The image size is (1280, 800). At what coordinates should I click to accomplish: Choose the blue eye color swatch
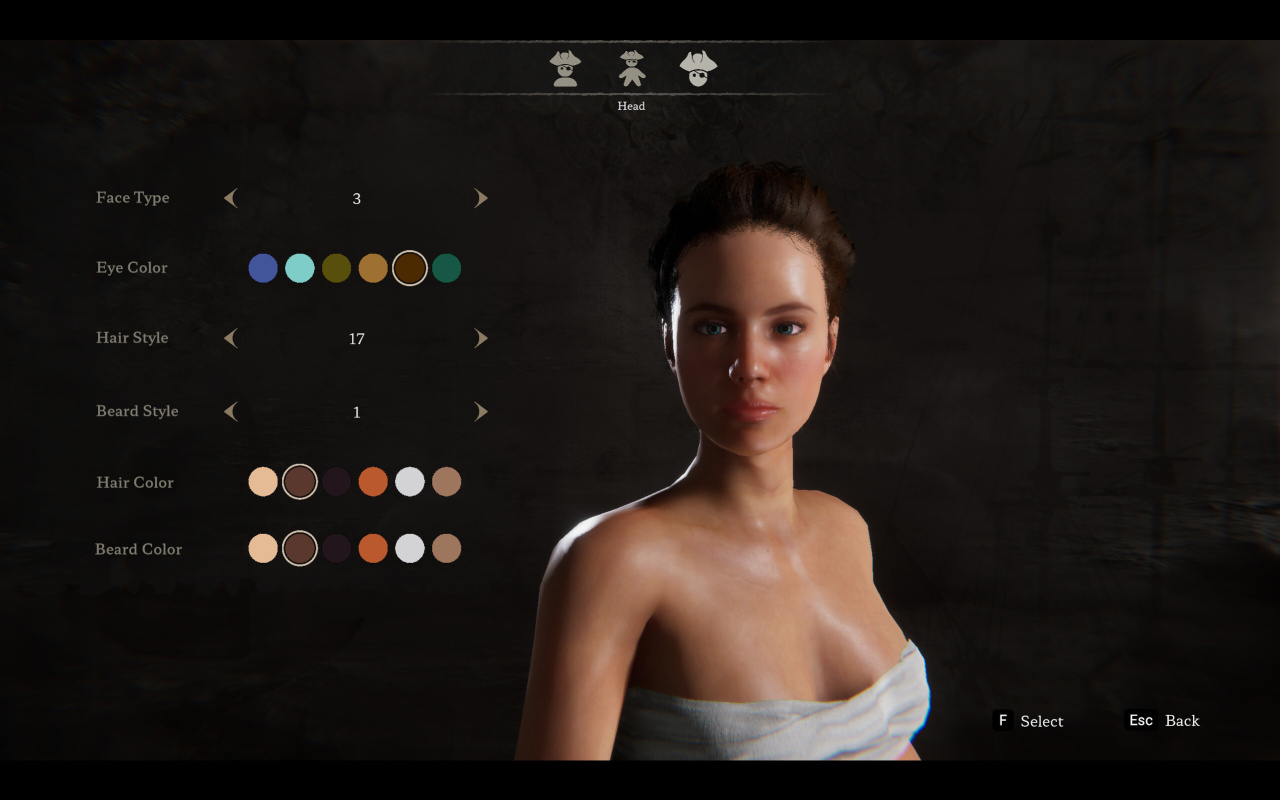click(x=263, y=268)
